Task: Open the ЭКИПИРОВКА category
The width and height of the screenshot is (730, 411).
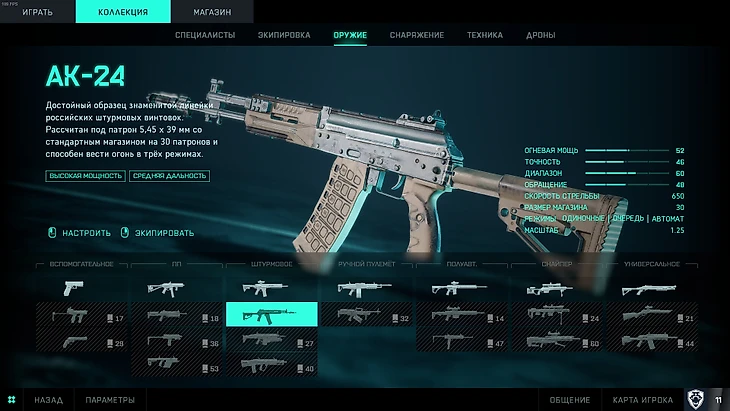Action: (284, 35)
